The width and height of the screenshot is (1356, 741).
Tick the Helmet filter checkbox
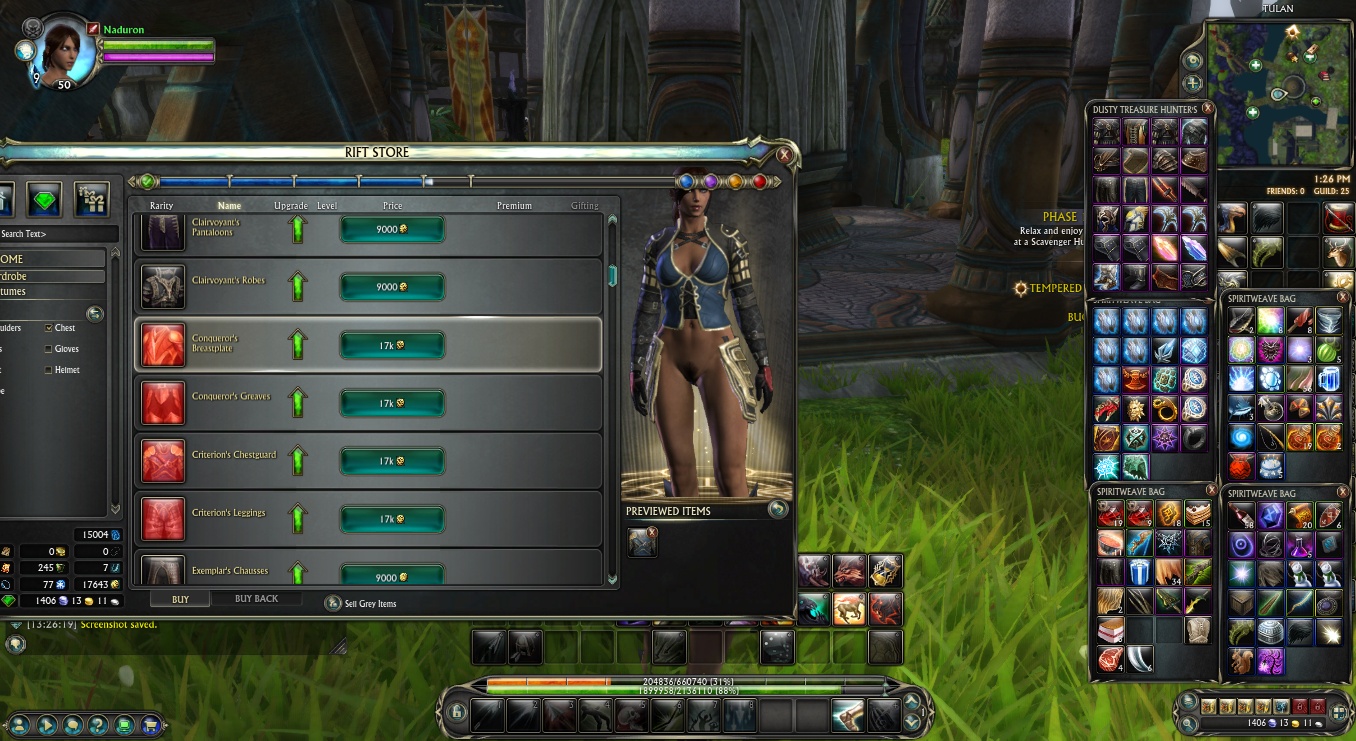[x=49, y=370]
